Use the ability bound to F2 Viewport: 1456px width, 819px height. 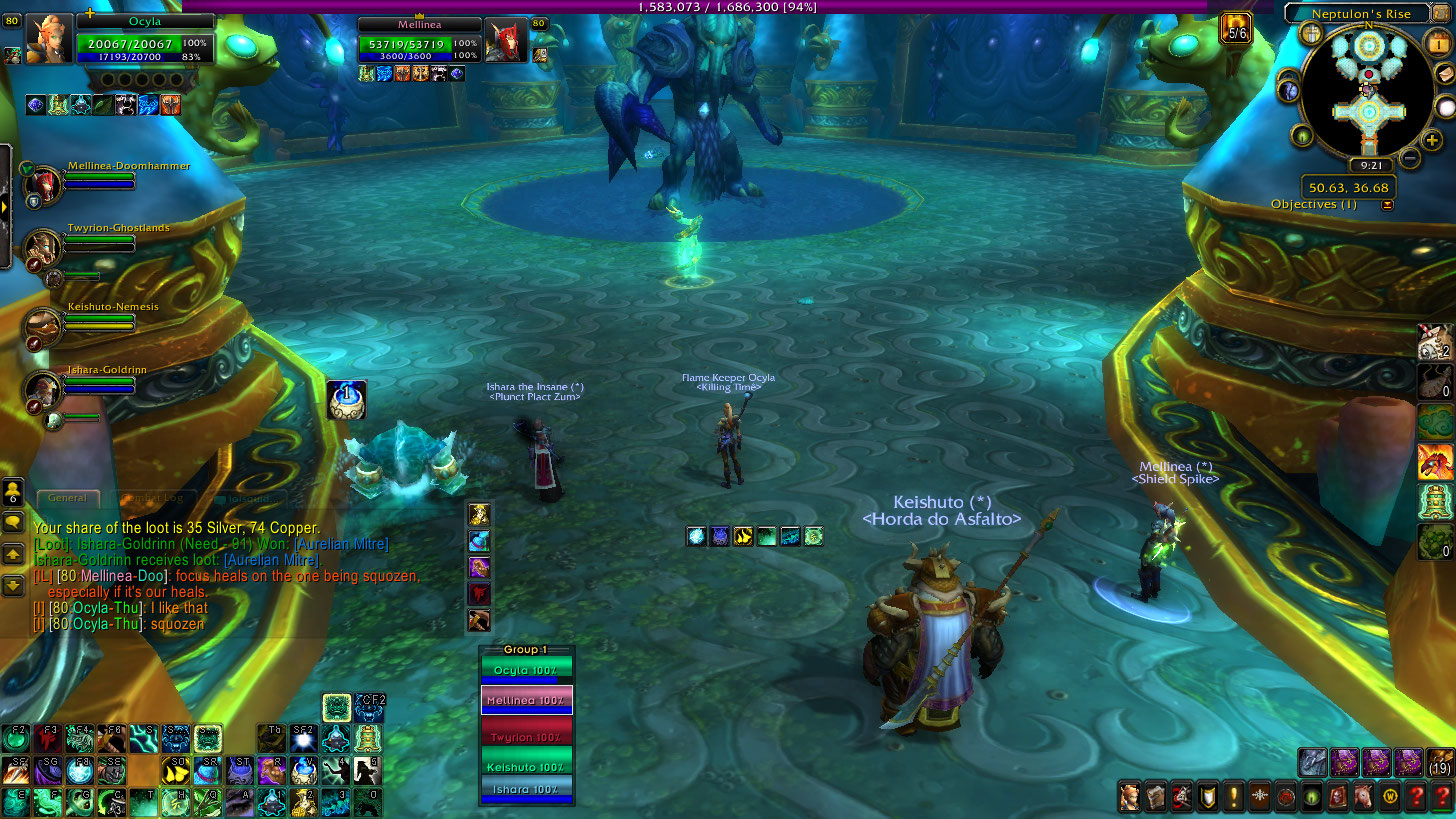(15, 739)
